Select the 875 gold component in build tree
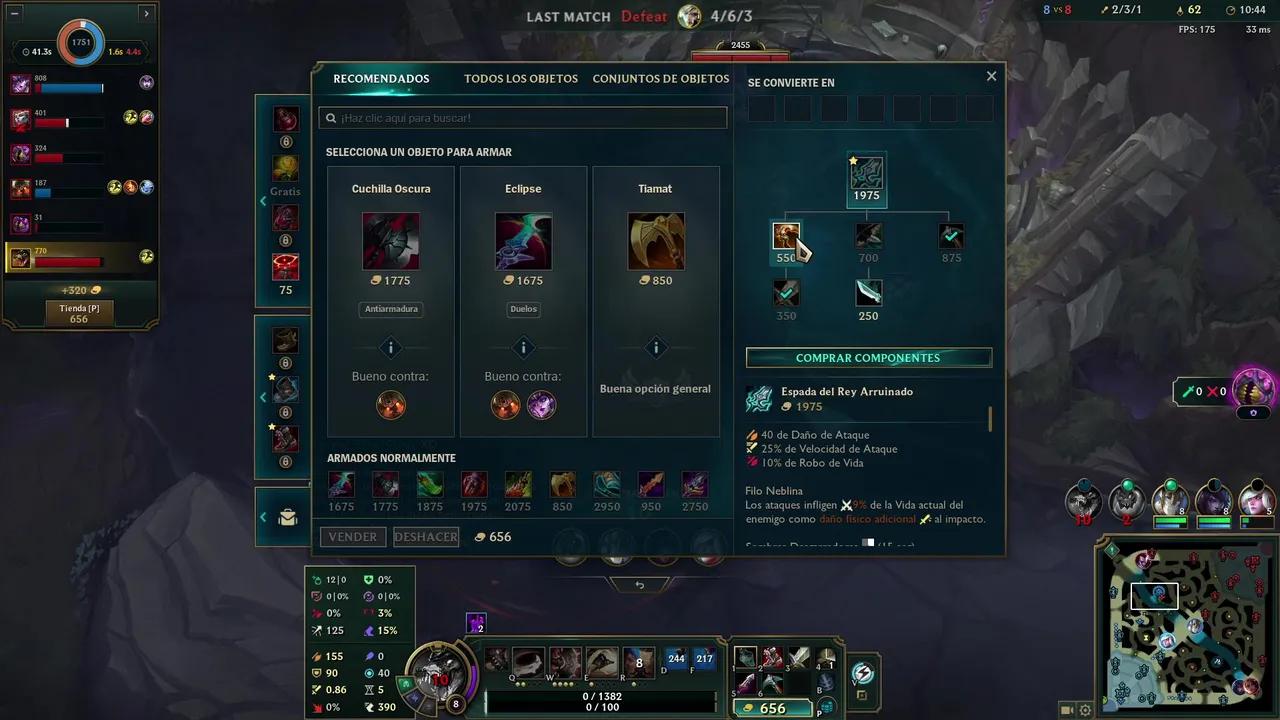This screenshot has width=1280, height=720. tap(951, 236)
